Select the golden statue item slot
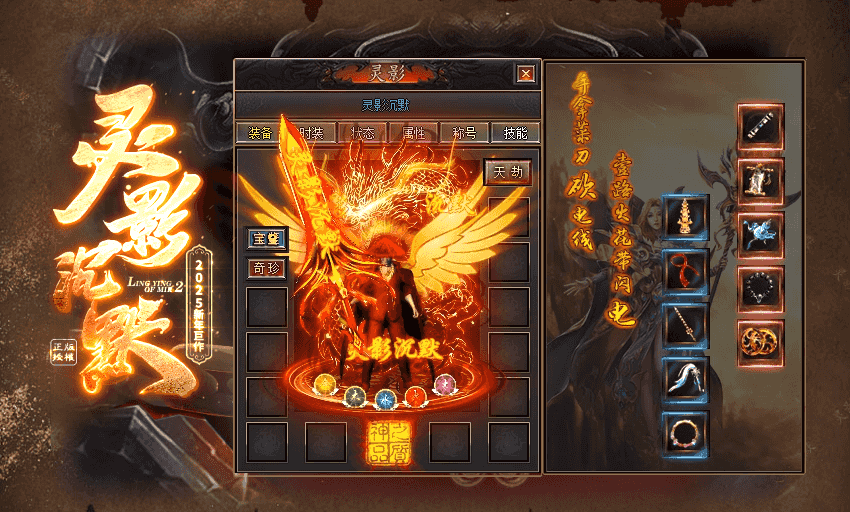850x512 pixels. [x=760, y=181]
